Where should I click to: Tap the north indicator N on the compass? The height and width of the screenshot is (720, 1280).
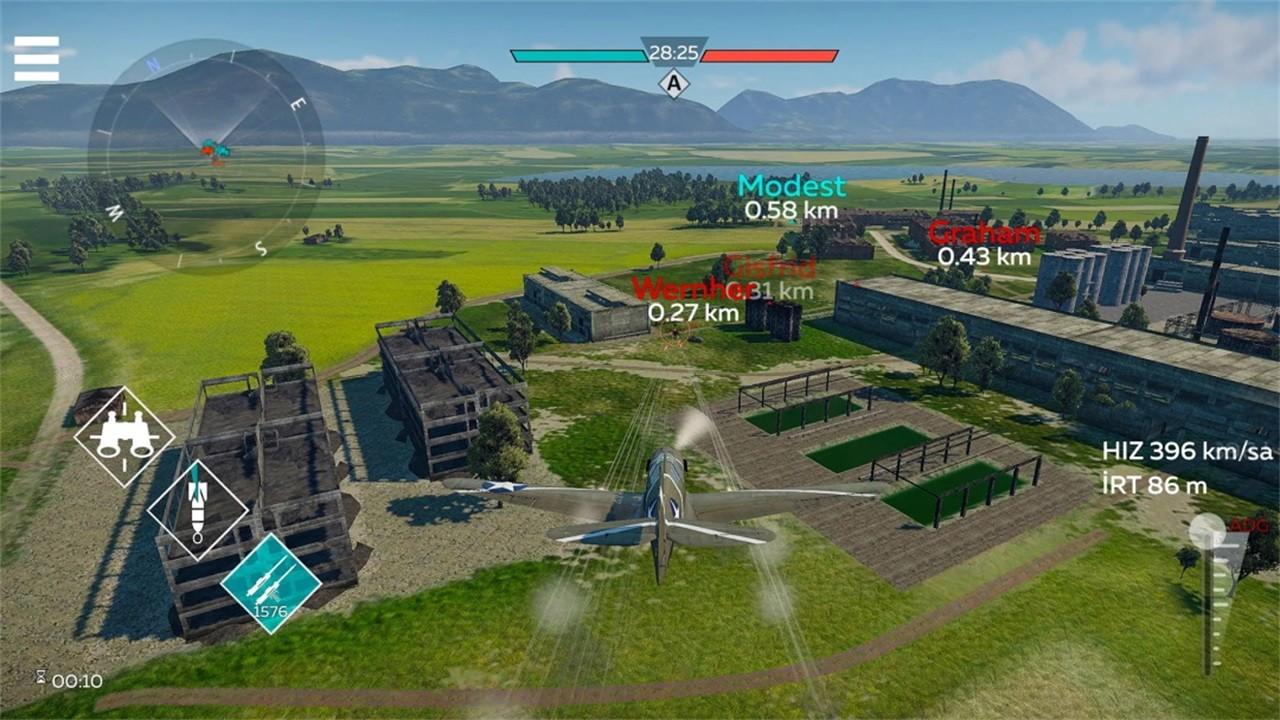[x=152, y=63]
